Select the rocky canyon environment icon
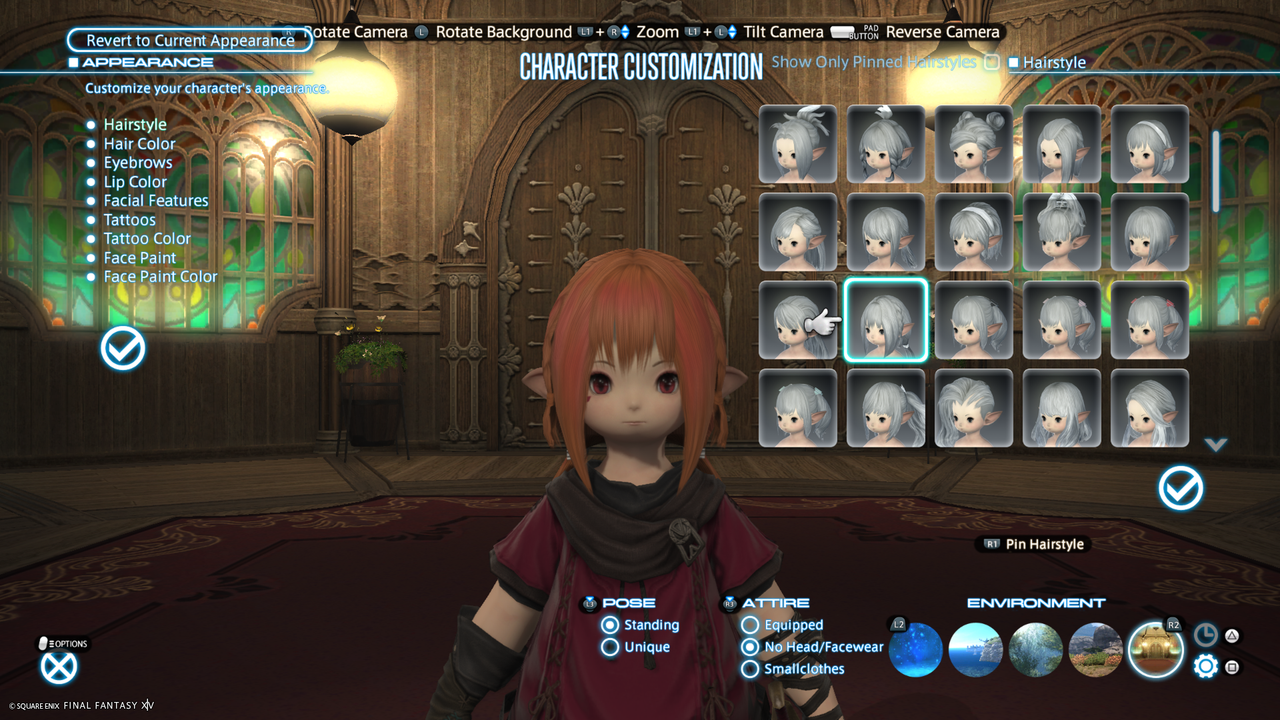 click(x=1095, y=650)
